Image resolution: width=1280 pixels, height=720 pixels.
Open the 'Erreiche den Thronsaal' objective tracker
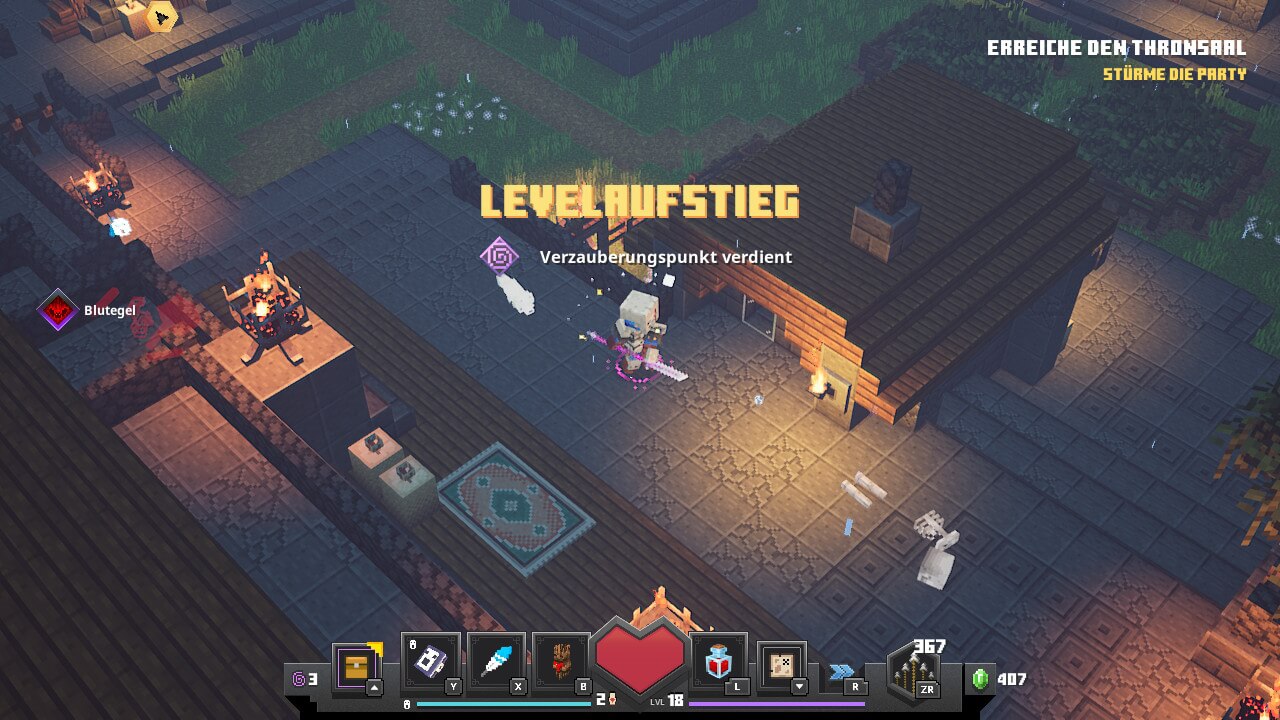coord(1116,48)
